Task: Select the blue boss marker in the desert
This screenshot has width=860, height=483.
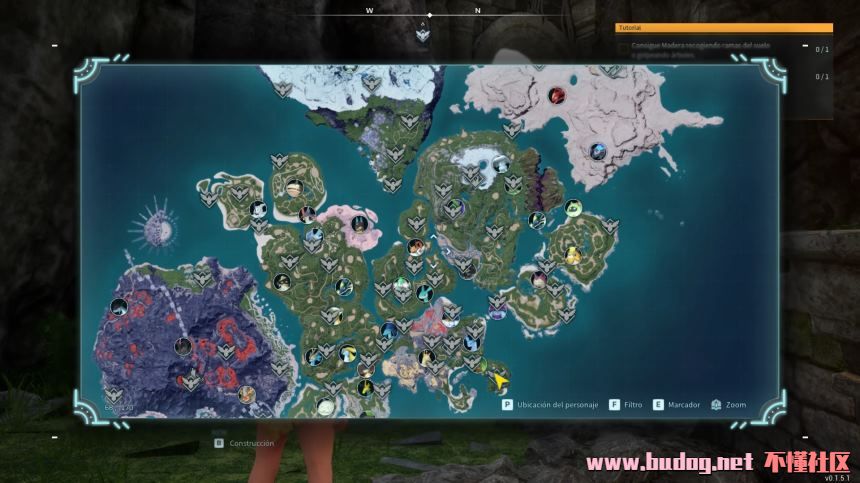Action: point(598,151)
